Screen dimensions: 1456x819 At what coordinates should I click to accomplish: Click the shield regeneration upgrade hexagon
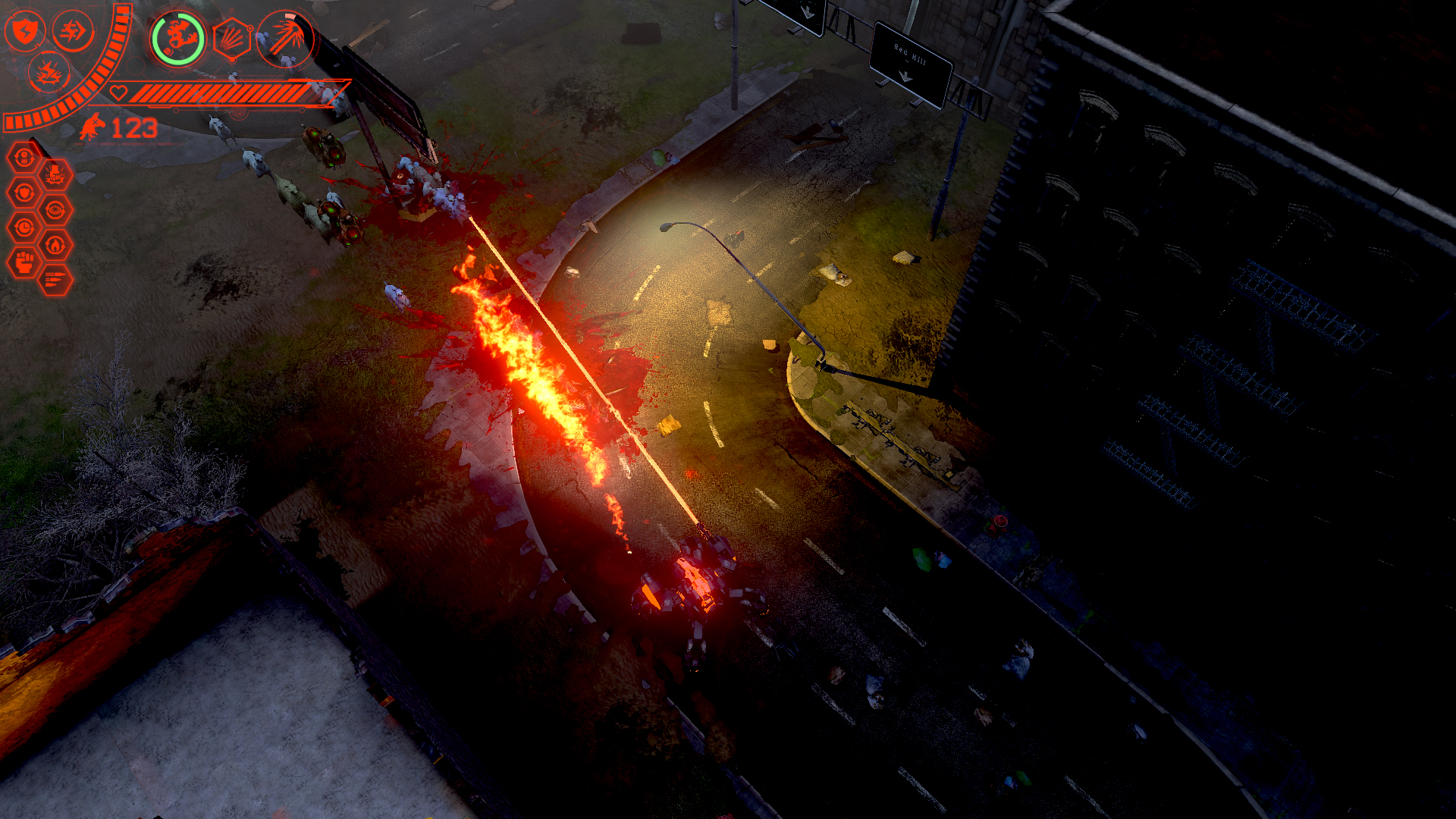pyautogui.click(x=25, y=192)
